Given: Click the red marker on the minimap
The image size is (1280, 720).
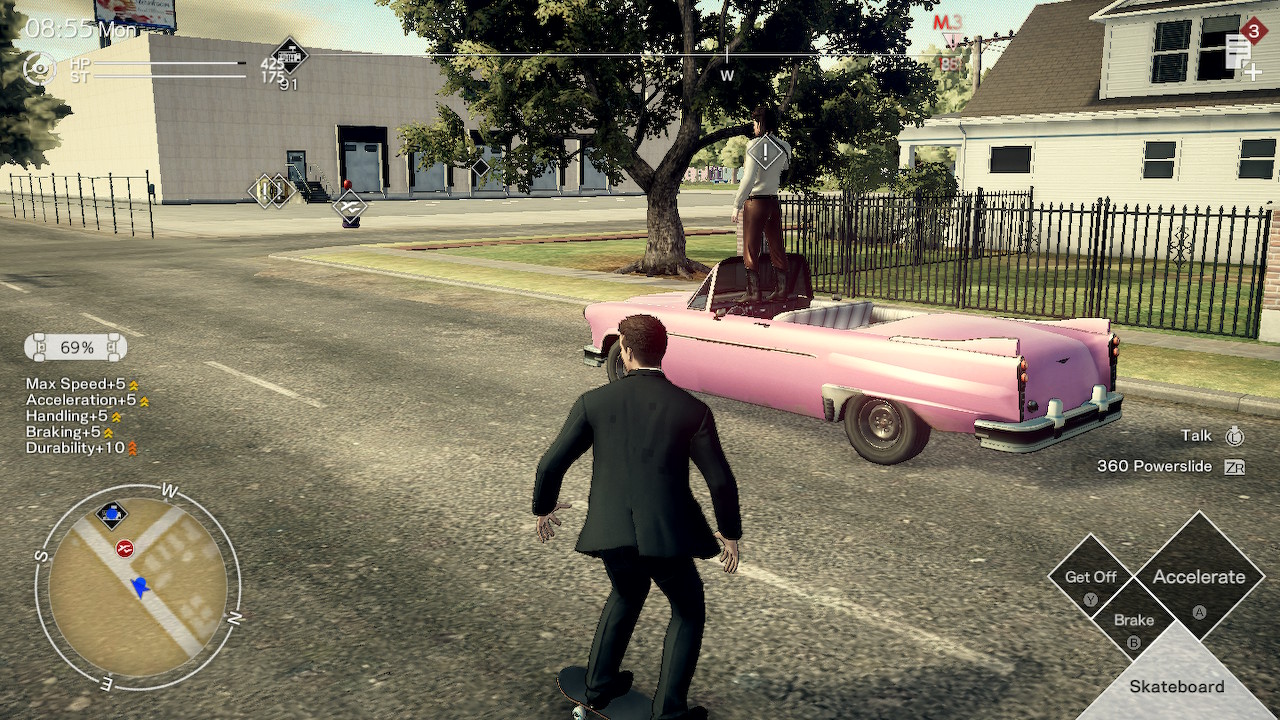Looking at the screenshot, I should pos(125,548).
